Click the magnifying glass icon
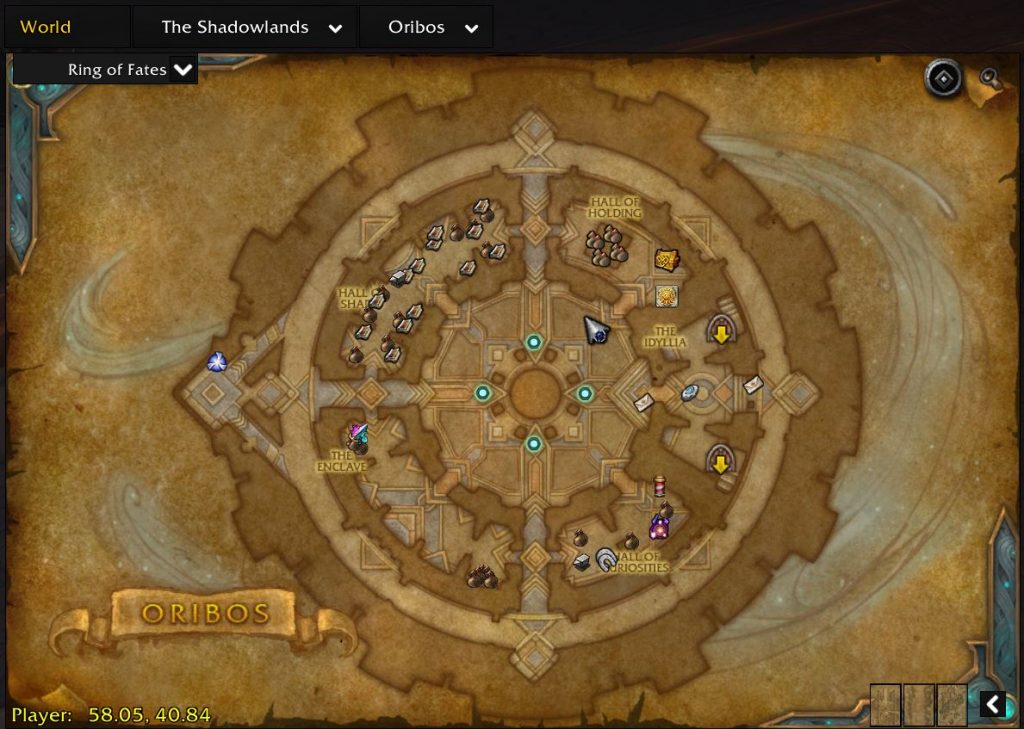1024x729 pixels. (x=990, y=79)
